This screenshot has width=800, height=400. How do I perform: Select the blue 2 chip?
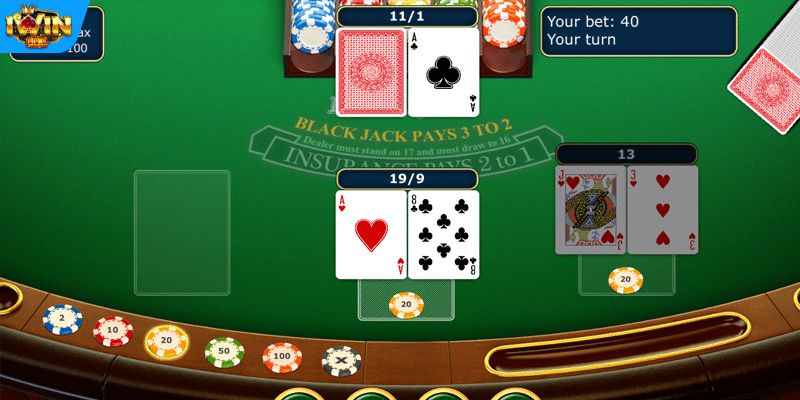coord(62,319)
